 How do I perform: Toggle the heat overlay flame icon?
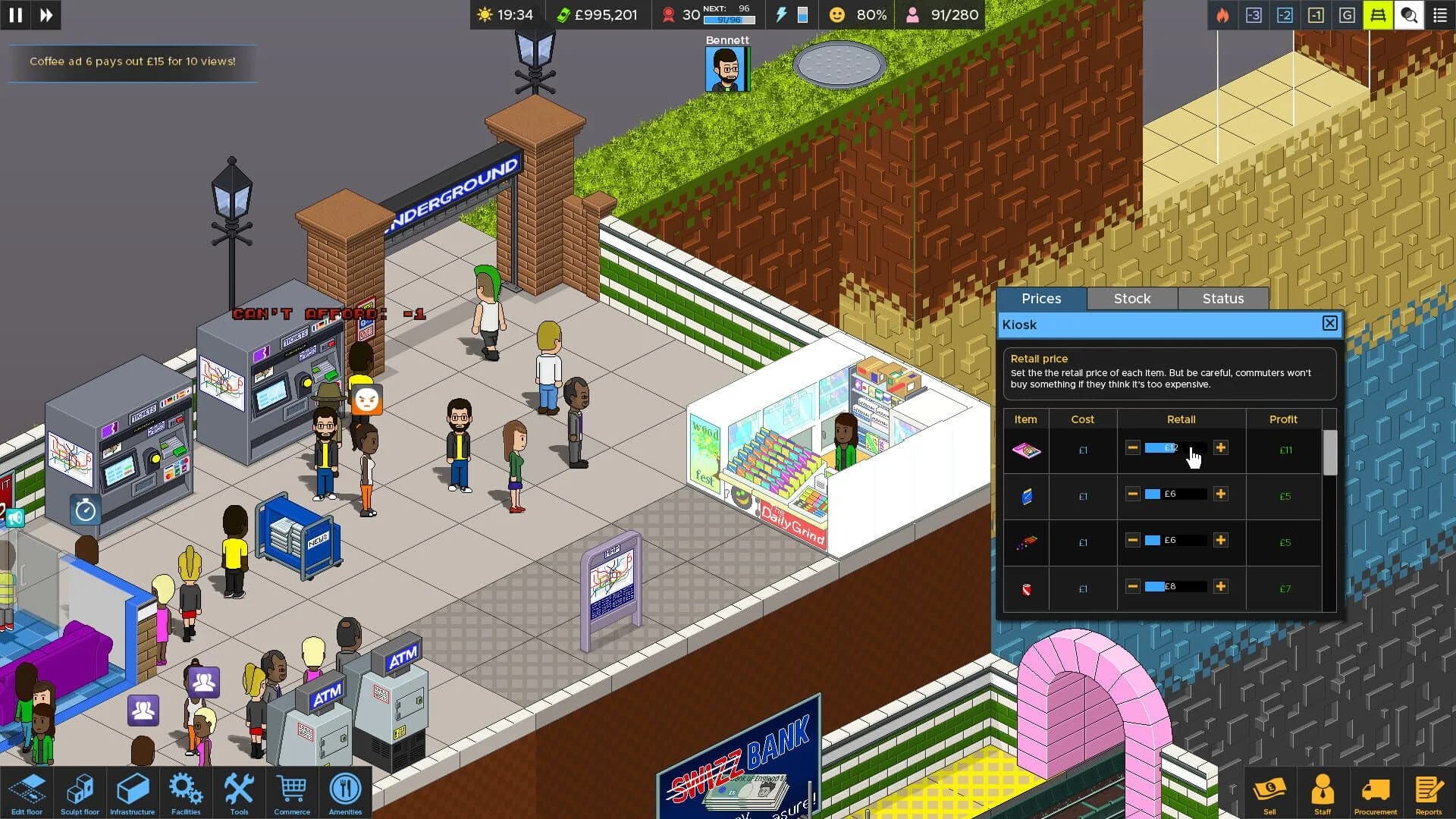[1224, 14]
